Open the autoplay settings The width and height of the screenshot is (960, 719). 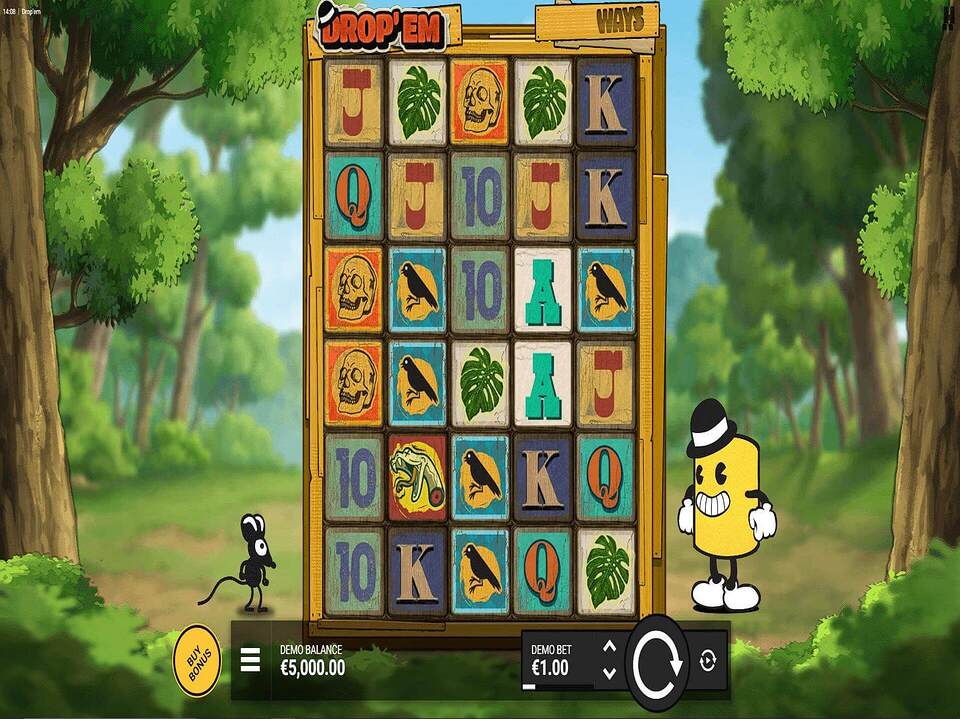click(x=708, y=661)
